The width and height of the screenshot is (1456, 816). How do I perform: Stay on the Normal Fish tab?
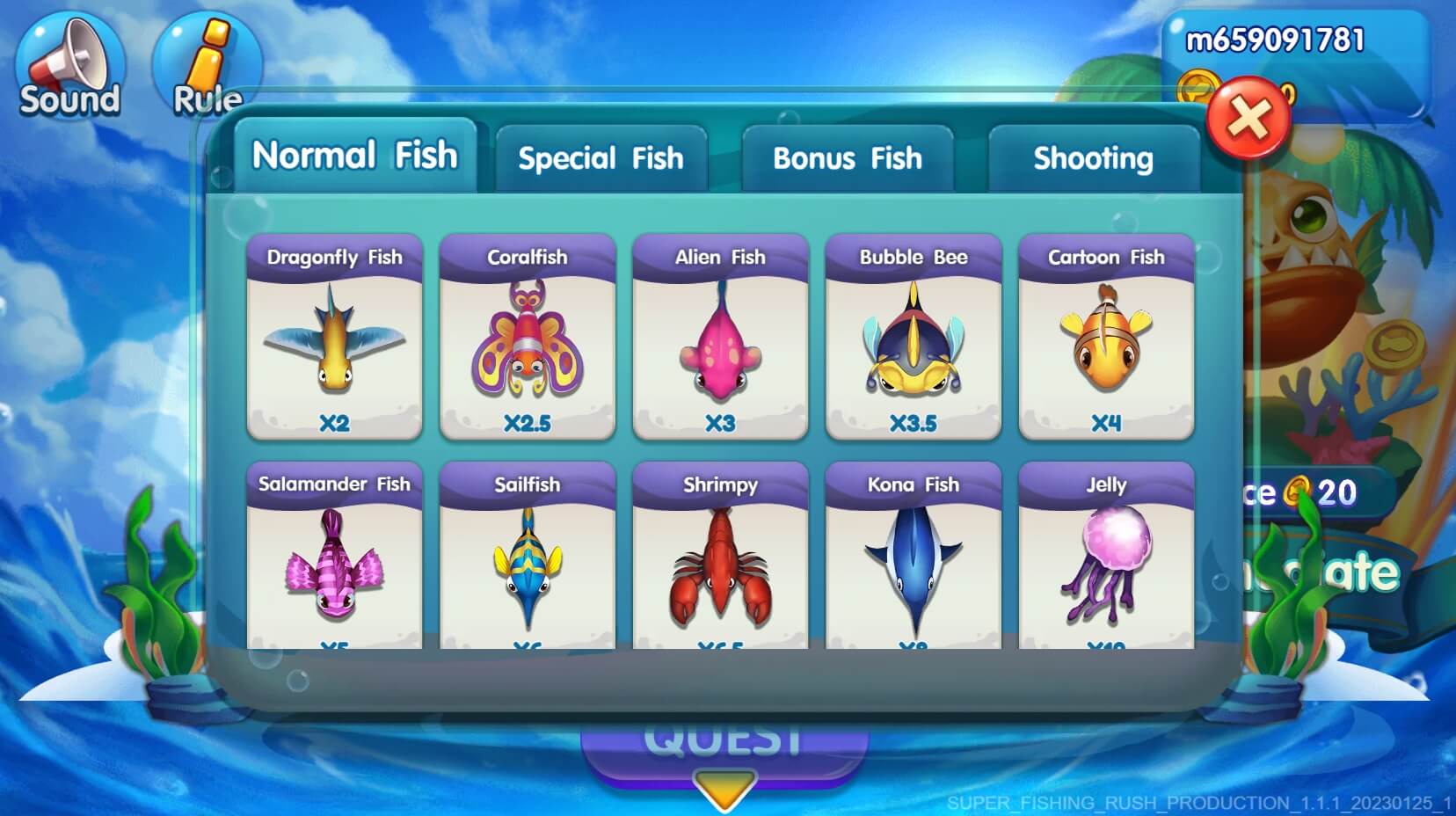coord(354,155)
